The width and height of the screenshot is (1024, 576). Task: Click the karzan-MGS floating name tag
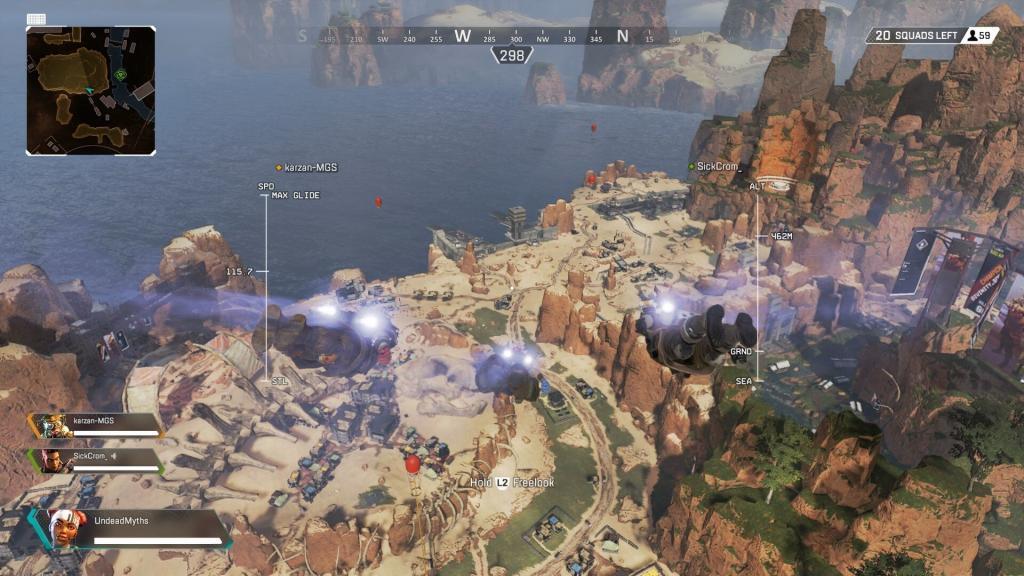(306, 168)
